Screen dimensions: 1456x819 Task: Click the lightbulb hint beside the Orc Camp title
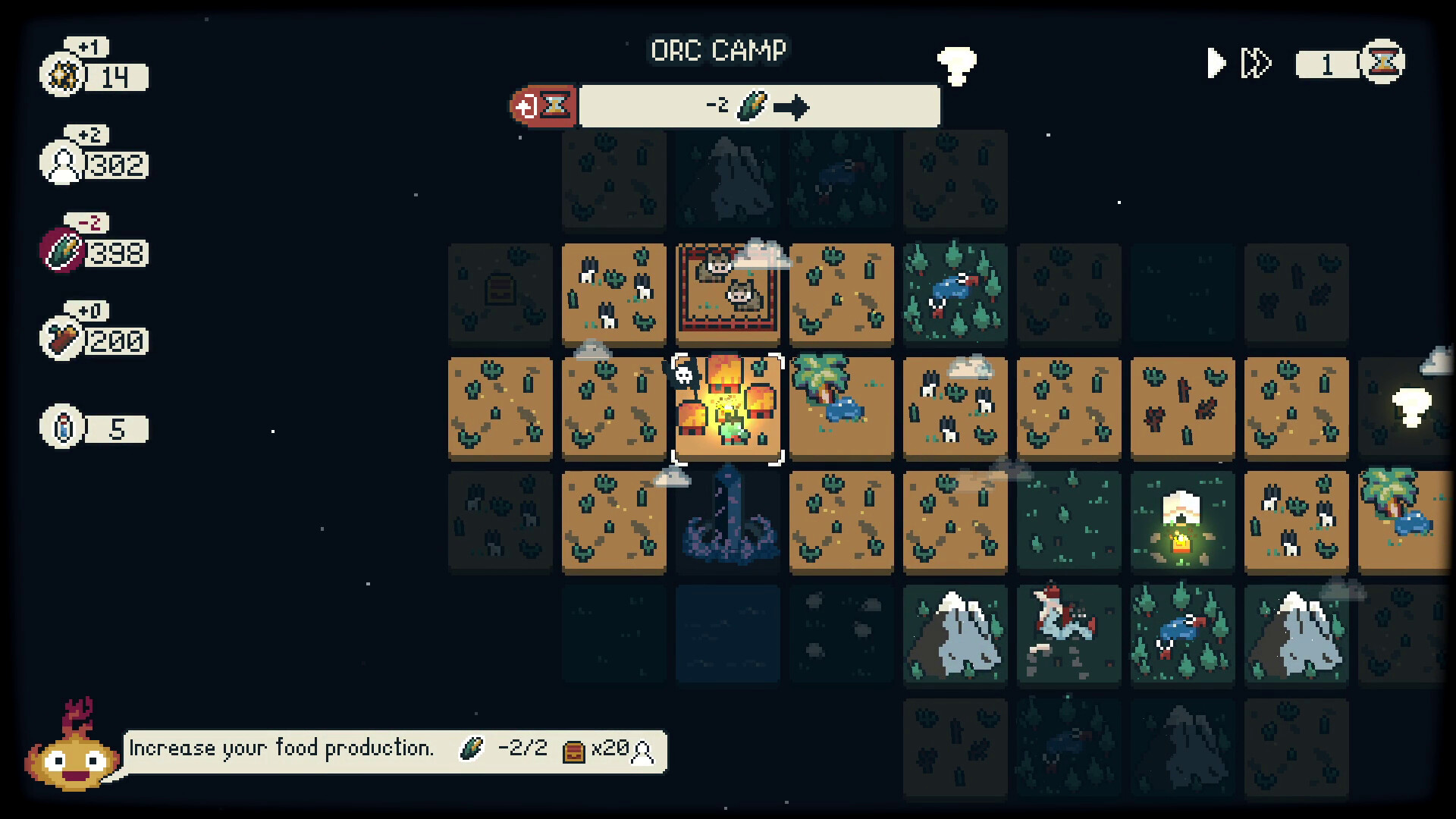click(x=956, y=67)
